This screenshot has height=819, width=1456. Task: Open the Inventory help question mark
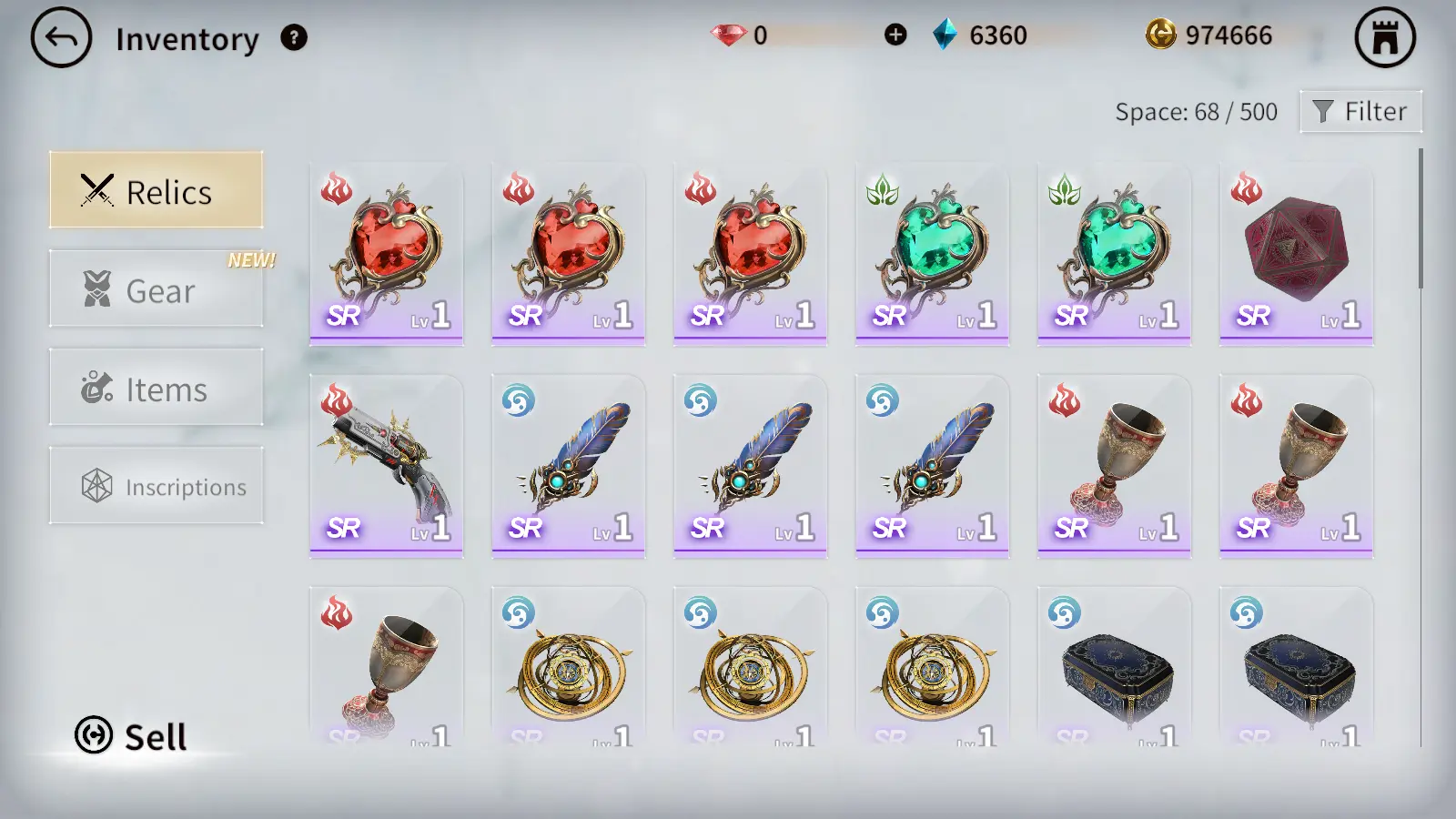[294, 38]
